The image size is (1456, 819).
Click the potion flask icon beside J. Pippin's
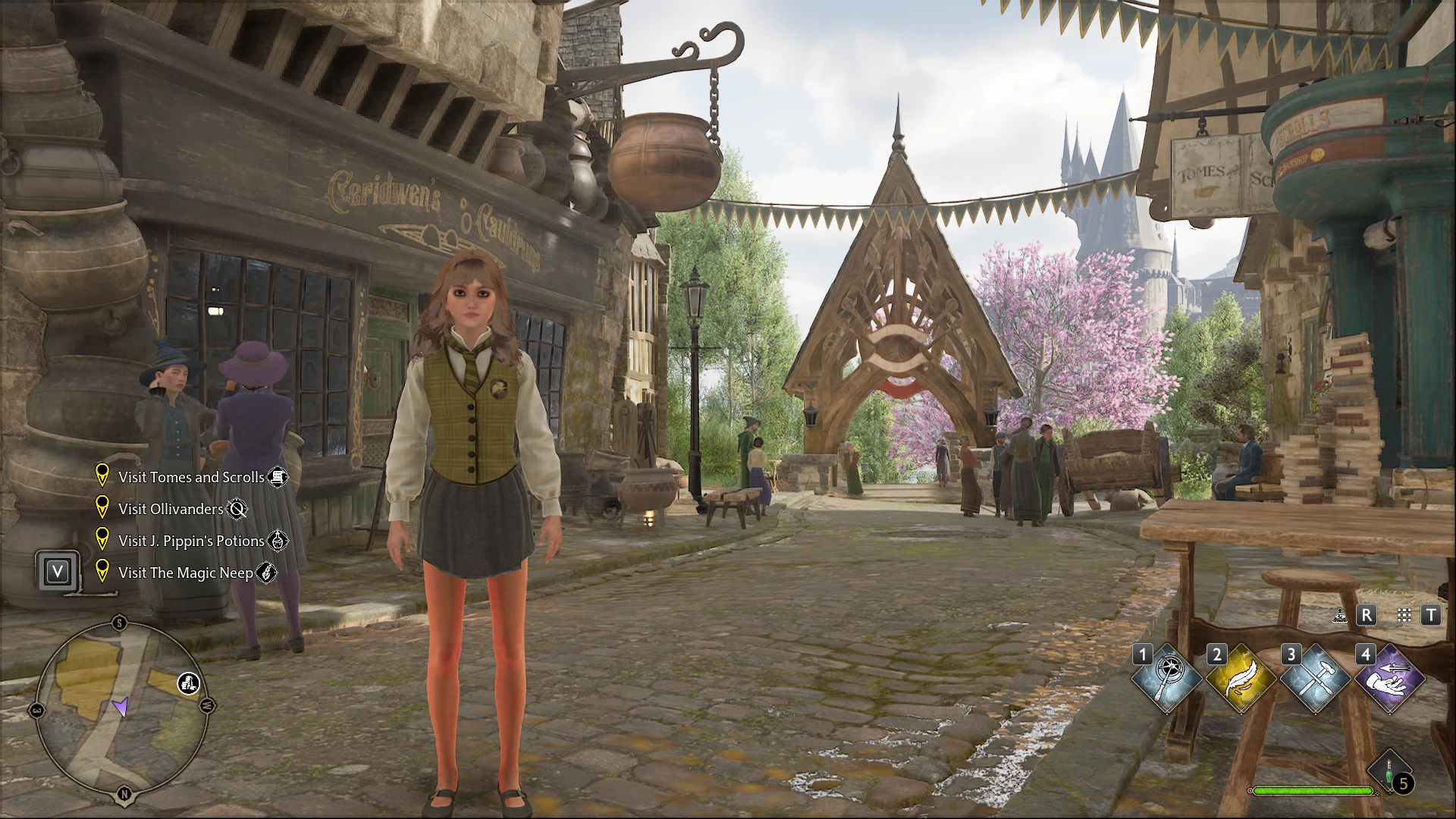pos(278,541)
